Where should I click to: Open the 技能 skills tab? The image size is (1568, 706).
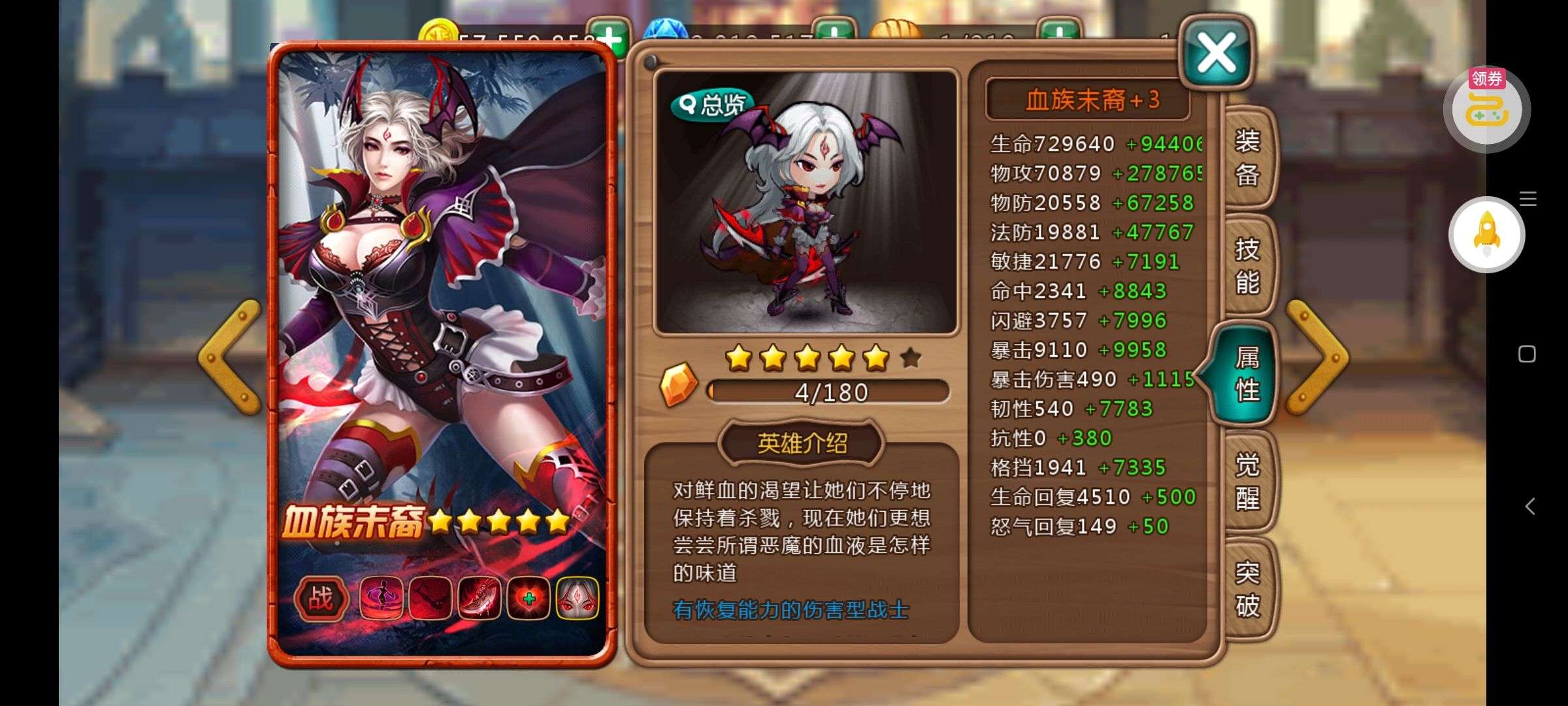1247,267
